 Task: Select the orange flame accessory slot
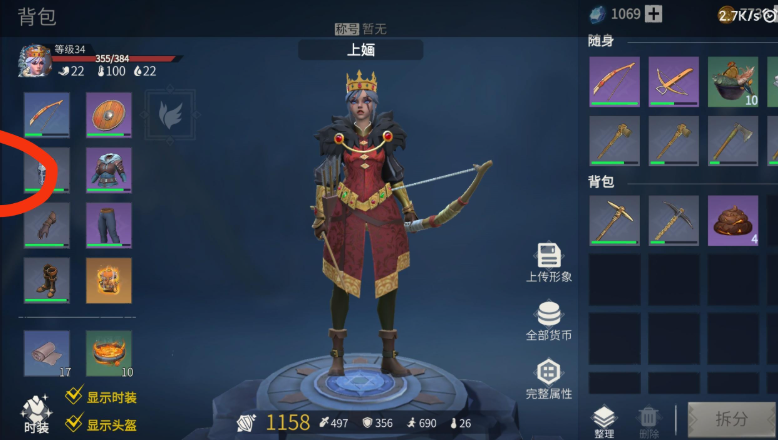[108, 280]
